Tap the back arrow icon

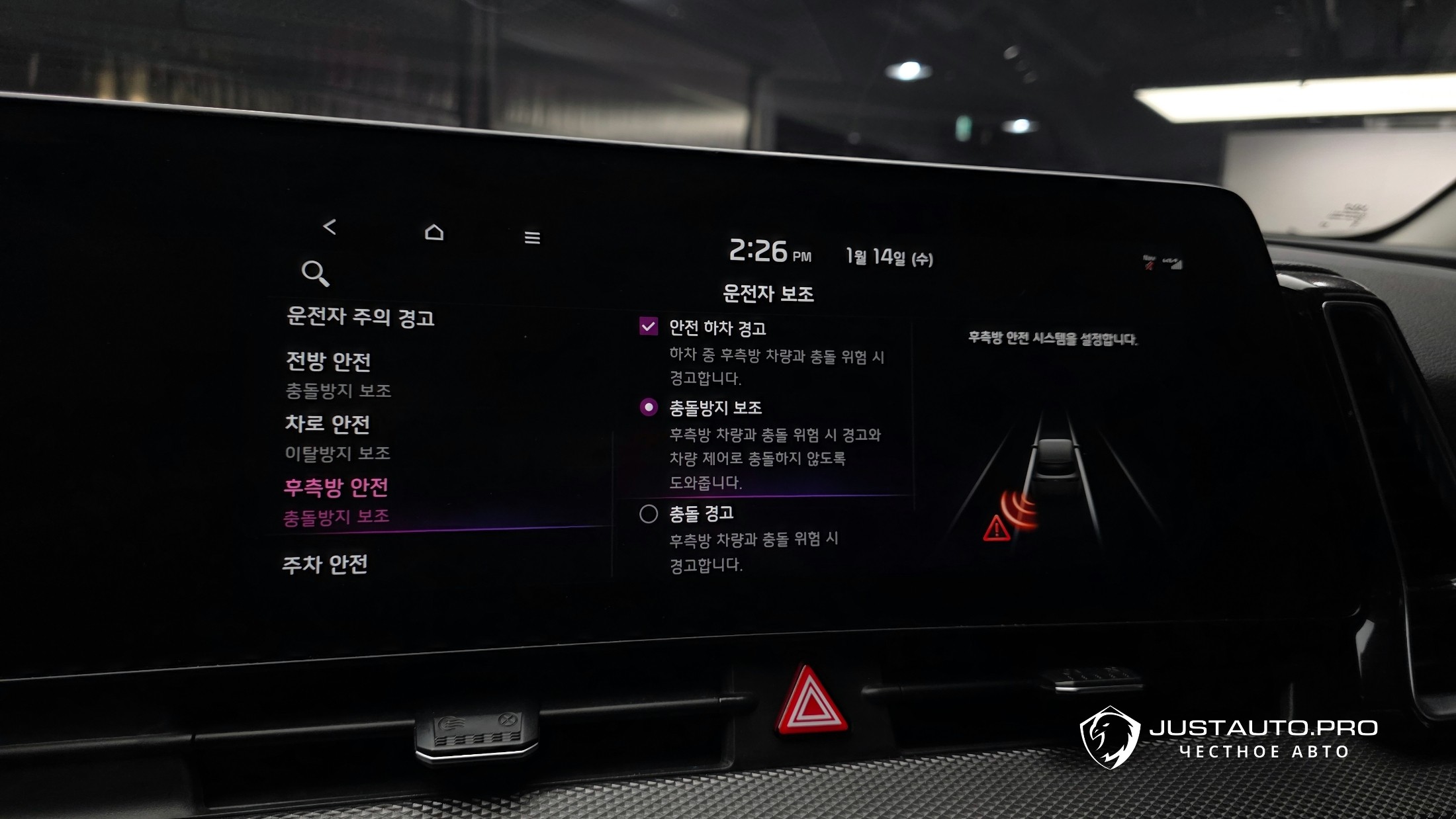click(330, 227)
